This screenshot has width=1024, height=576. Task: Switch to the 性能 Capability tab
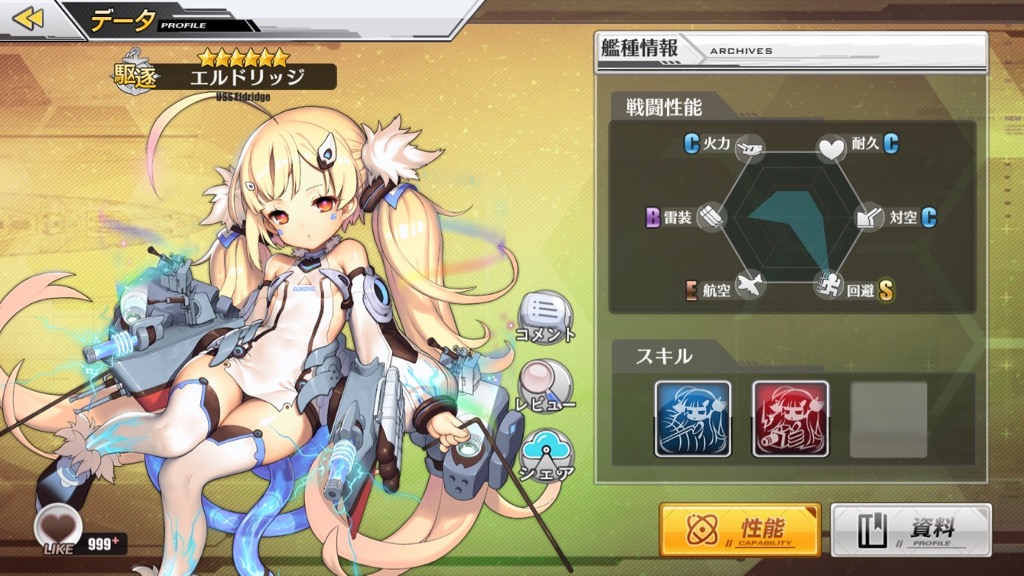[x=740, y=529]
